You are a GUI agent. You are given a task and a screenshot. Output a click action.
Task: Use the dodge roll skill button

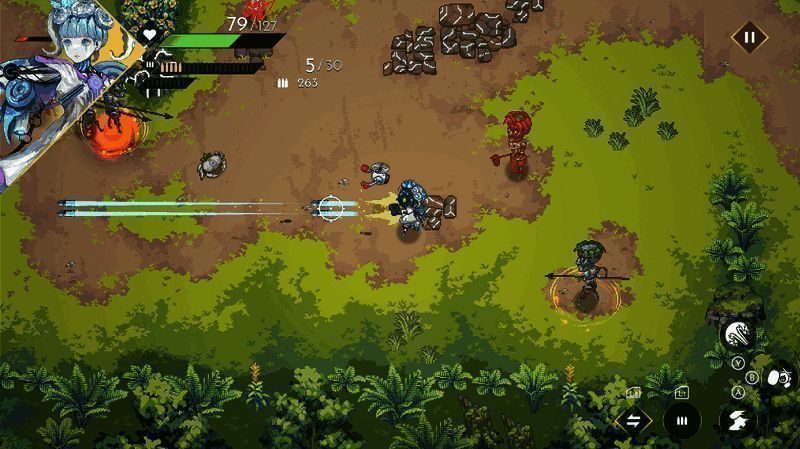[778, 377]
